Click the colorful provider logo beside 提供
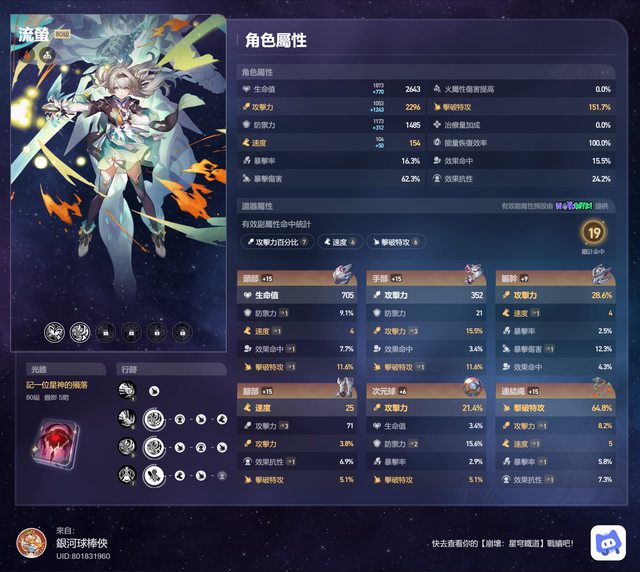 click(575, 205)
